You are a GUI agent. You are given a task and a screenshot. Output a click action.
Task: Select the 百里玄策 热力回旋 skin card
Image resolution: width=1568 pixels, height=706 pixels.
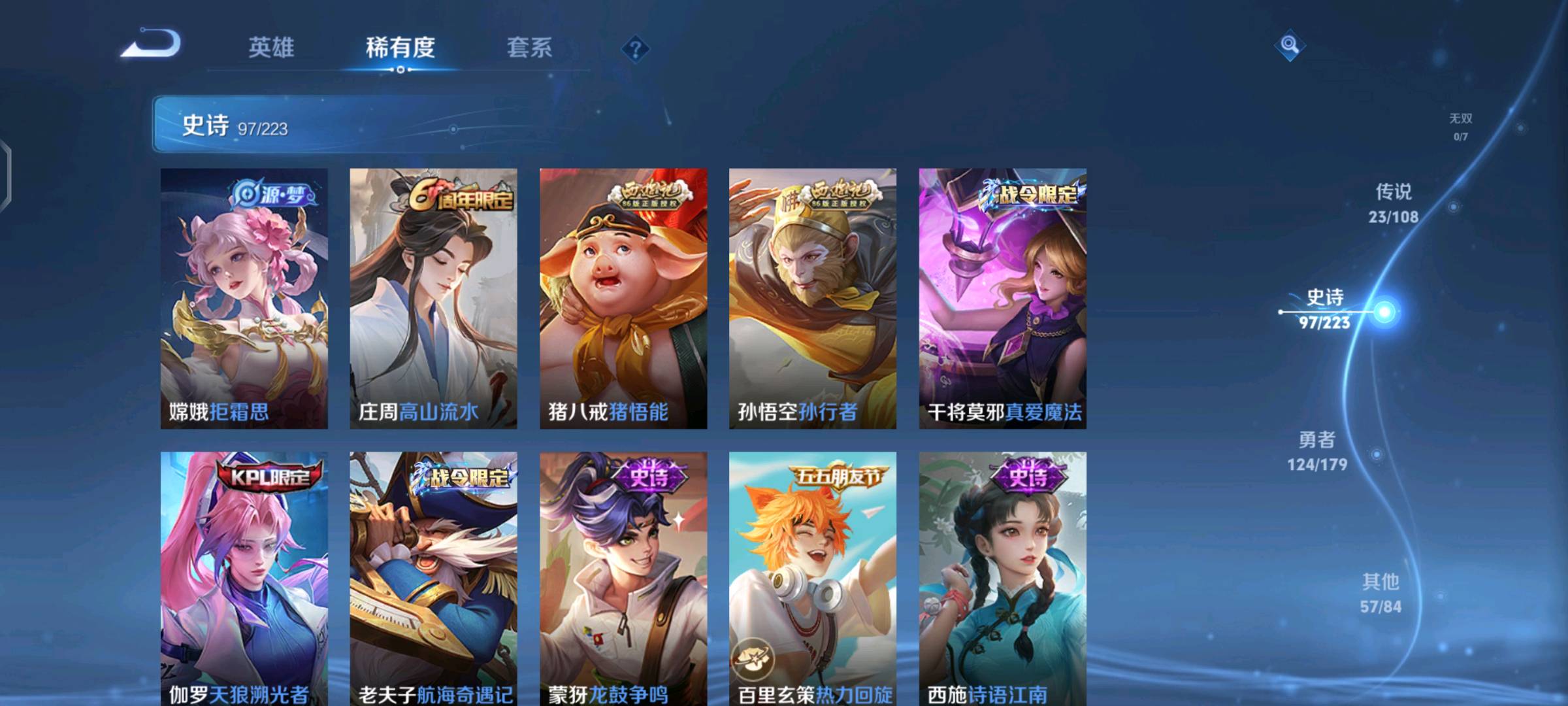[x=813, y=579]
